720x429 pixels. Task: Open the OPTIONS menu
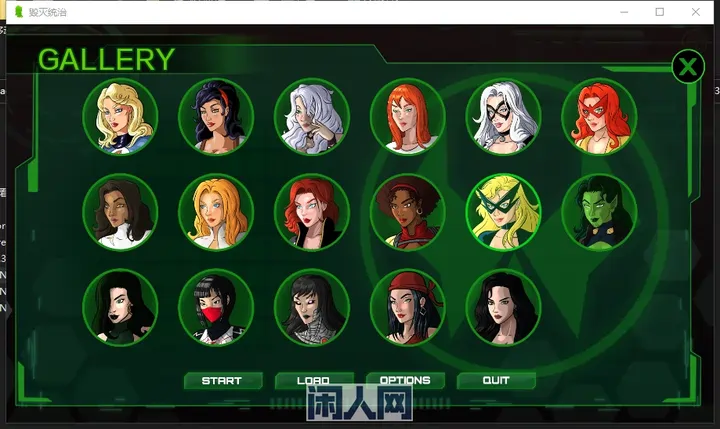405,381
